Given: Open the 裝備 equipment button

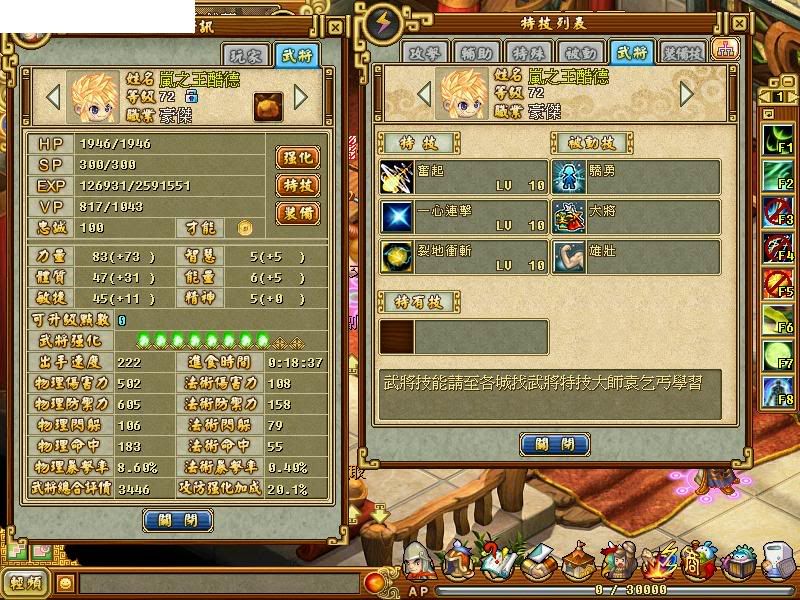Looking at the screenshot, I should coord(297,213).
